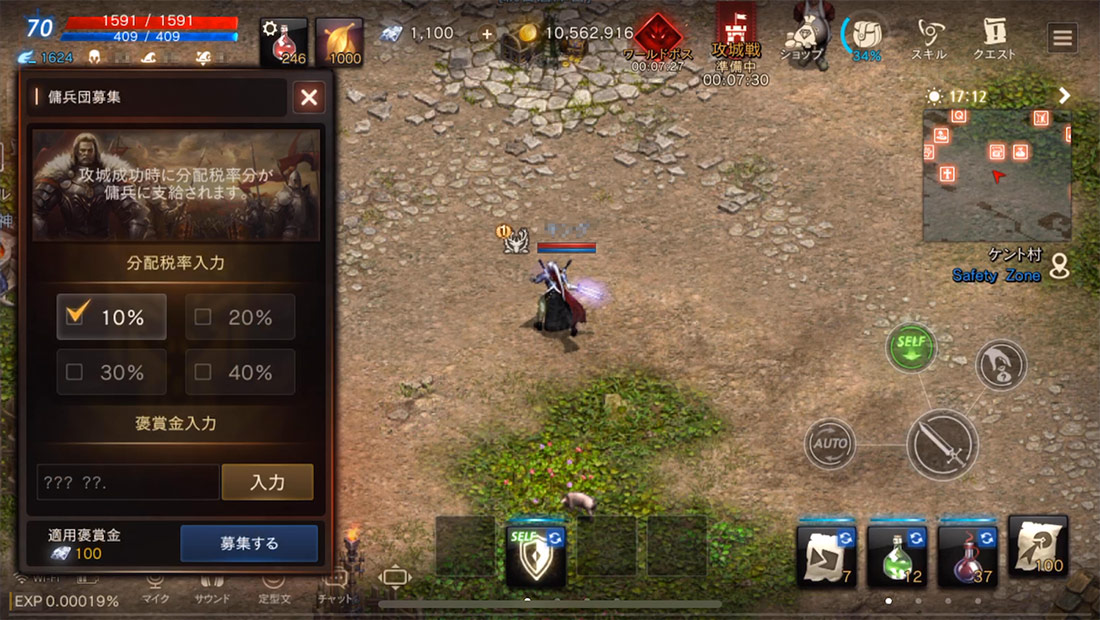Focus the bounty amount input field
This screenshot has width=1100, height=620.
127,482
